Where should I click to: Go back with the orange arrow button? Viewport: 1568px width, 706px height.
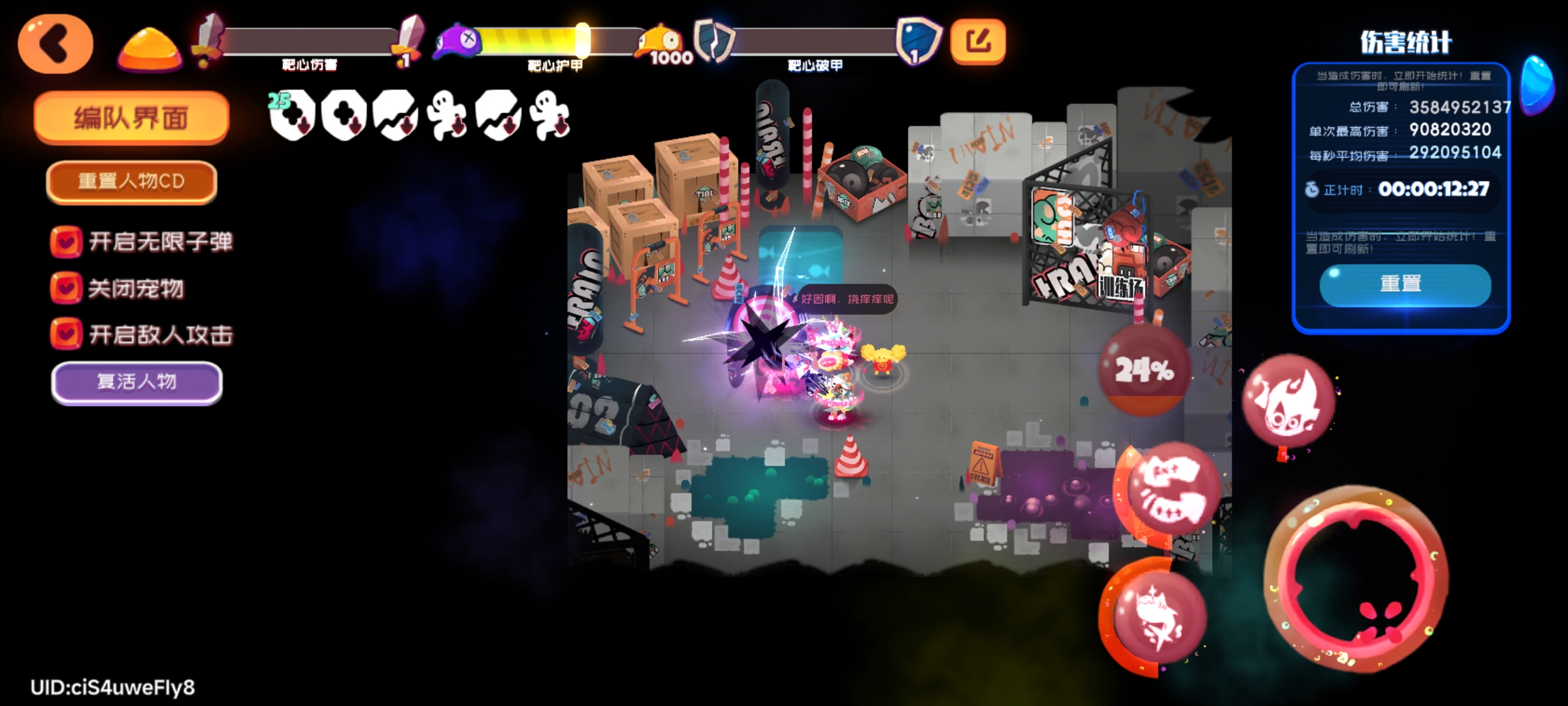click(x=56, y=44)
